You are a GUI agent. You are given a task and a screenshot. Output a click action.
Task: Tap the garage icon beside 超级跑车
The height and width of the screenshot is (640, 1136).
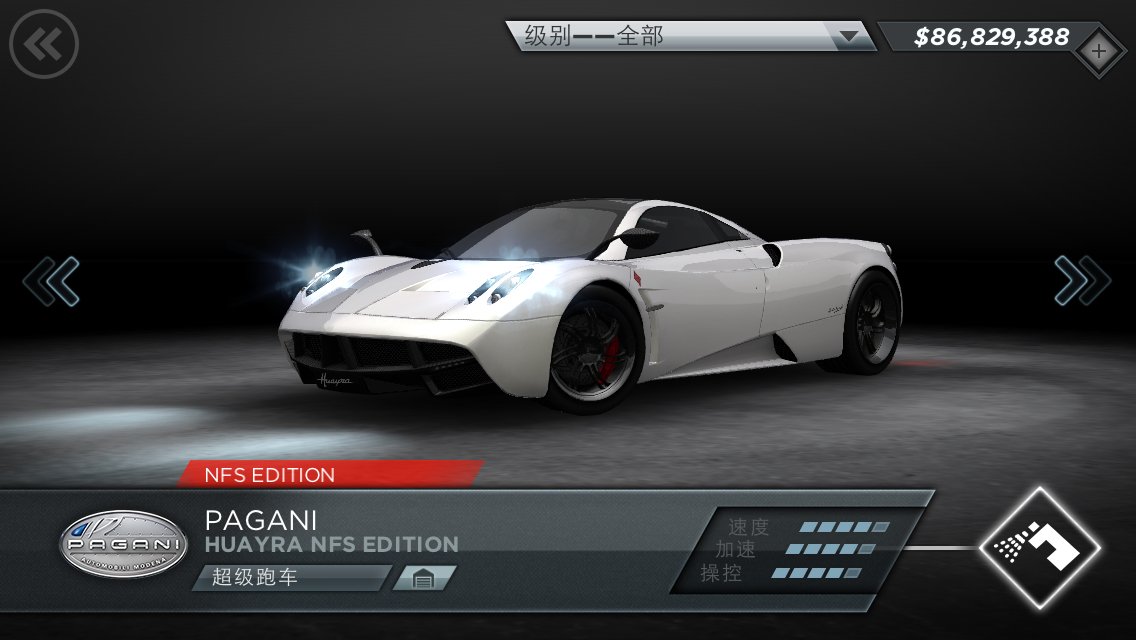[x=423, y=578]
